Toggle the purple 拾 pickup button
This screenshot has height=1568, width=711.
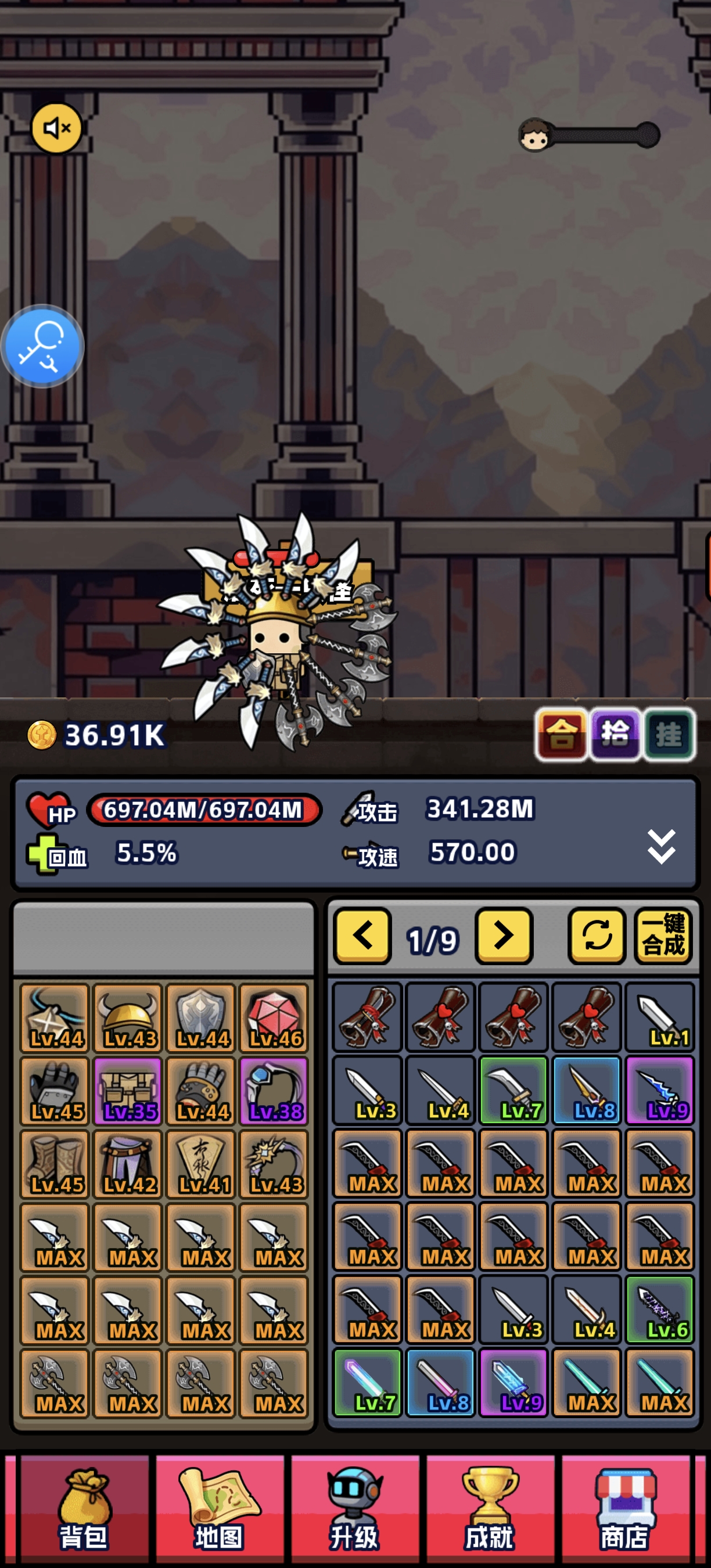pyautogui.click(x=615, y=734)
